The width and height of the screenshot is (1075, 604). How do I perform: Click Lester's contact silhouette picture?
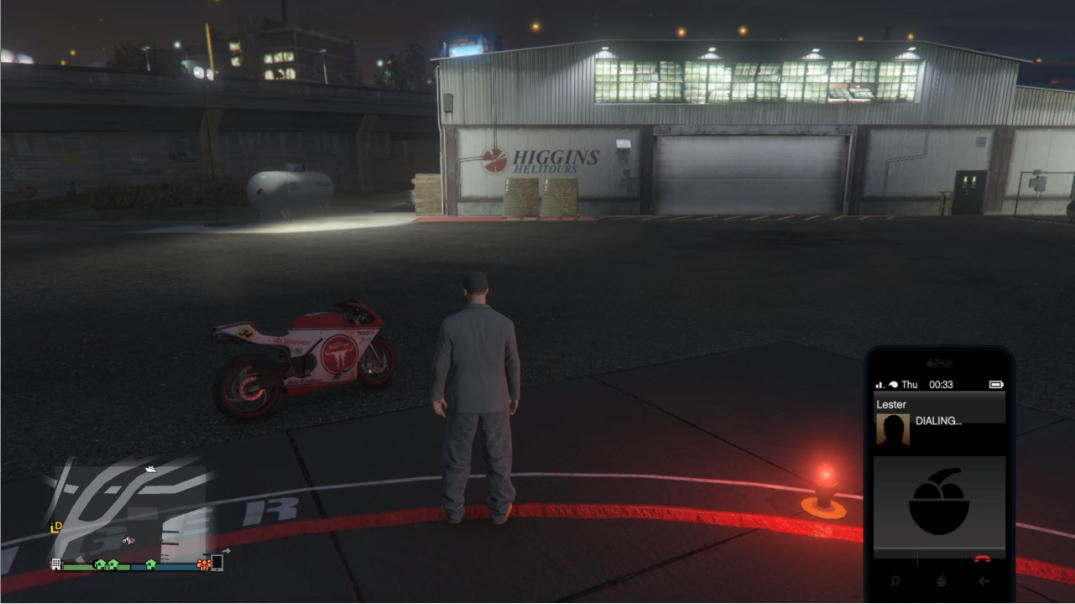[x=892, y=430]
